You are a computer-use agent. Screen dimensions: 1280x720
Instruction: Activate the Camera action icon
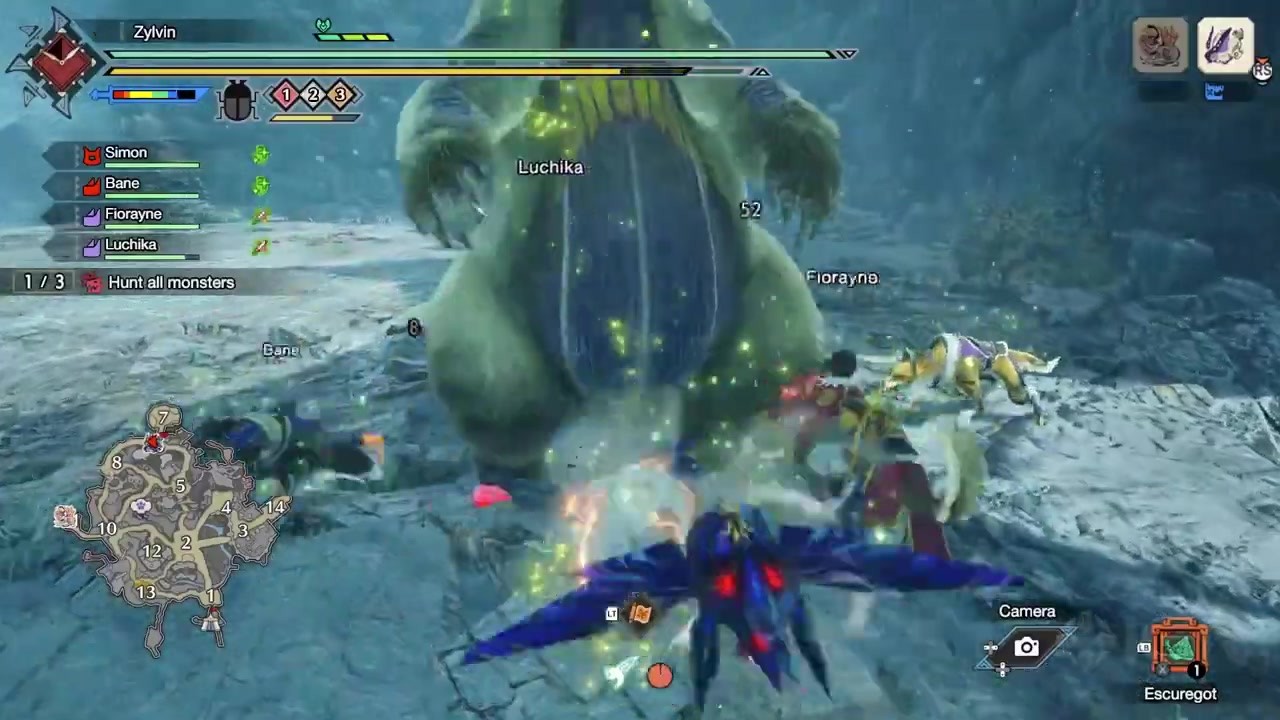pyautogui.click(x=1026, y=648)
